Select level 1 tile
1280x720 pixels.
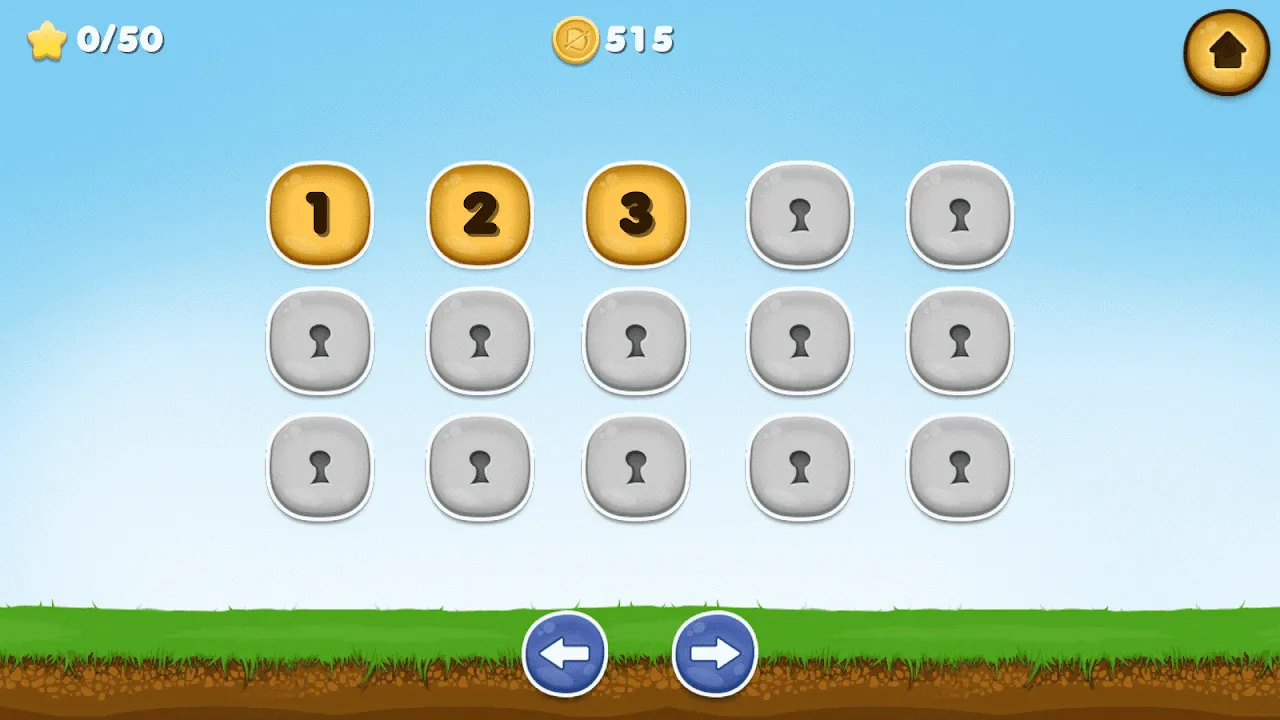[319, 215]
